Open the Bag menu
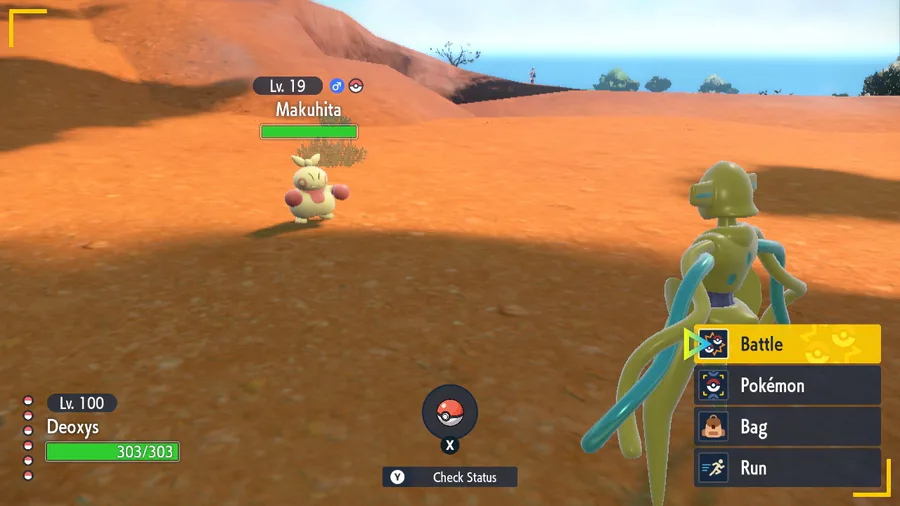900x506 pixels. pos(788,427)
